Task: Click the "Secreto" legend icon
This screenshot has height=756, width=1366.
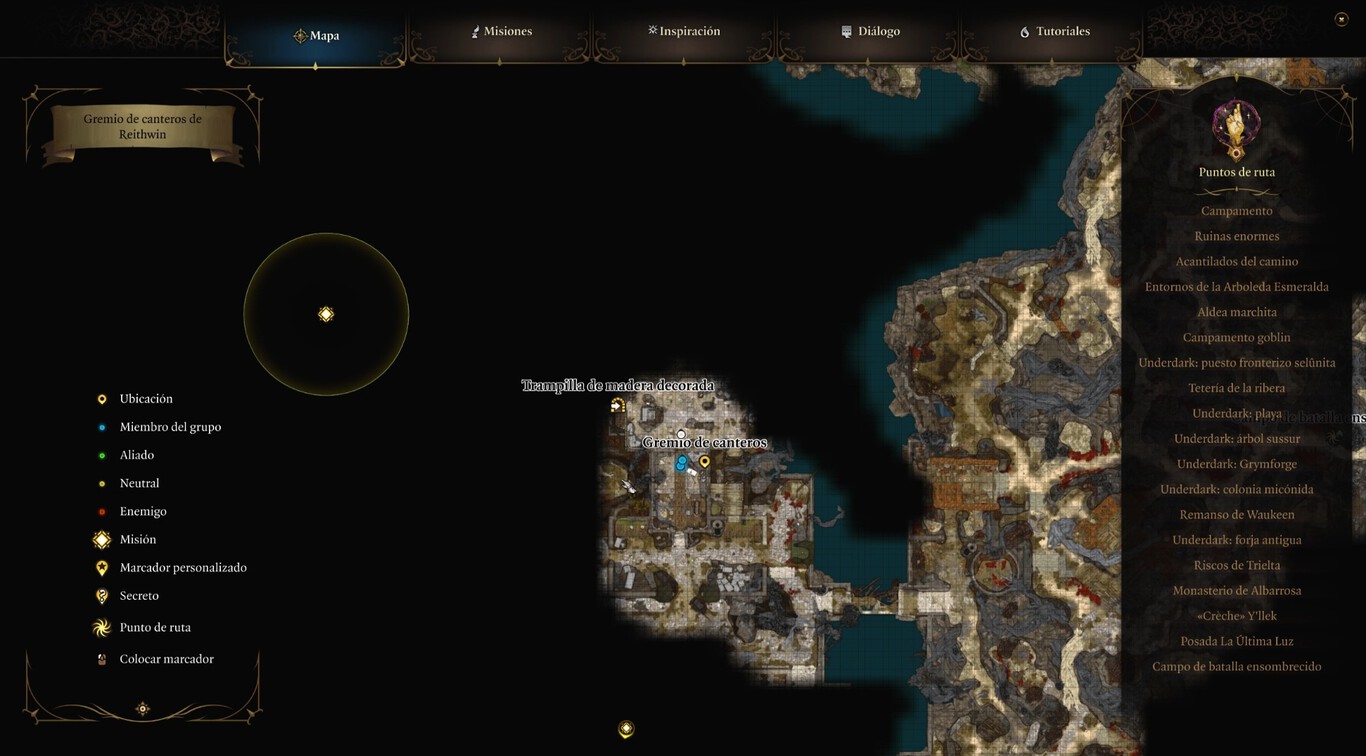Action: click(x=101, y=595)
